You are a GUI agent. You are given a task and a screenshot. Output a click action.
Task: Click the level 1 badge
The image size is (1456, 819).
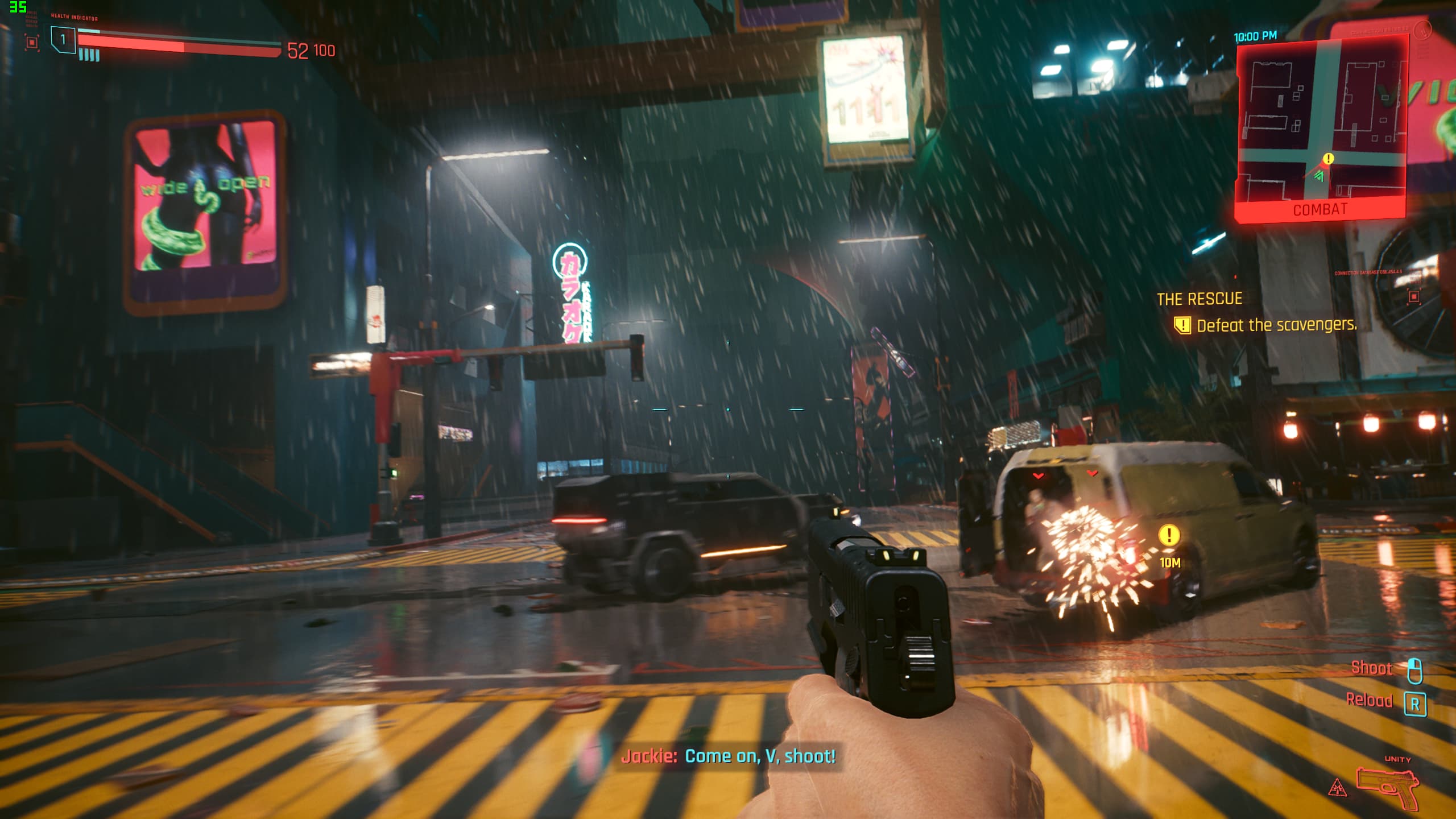tap(63, 39)
